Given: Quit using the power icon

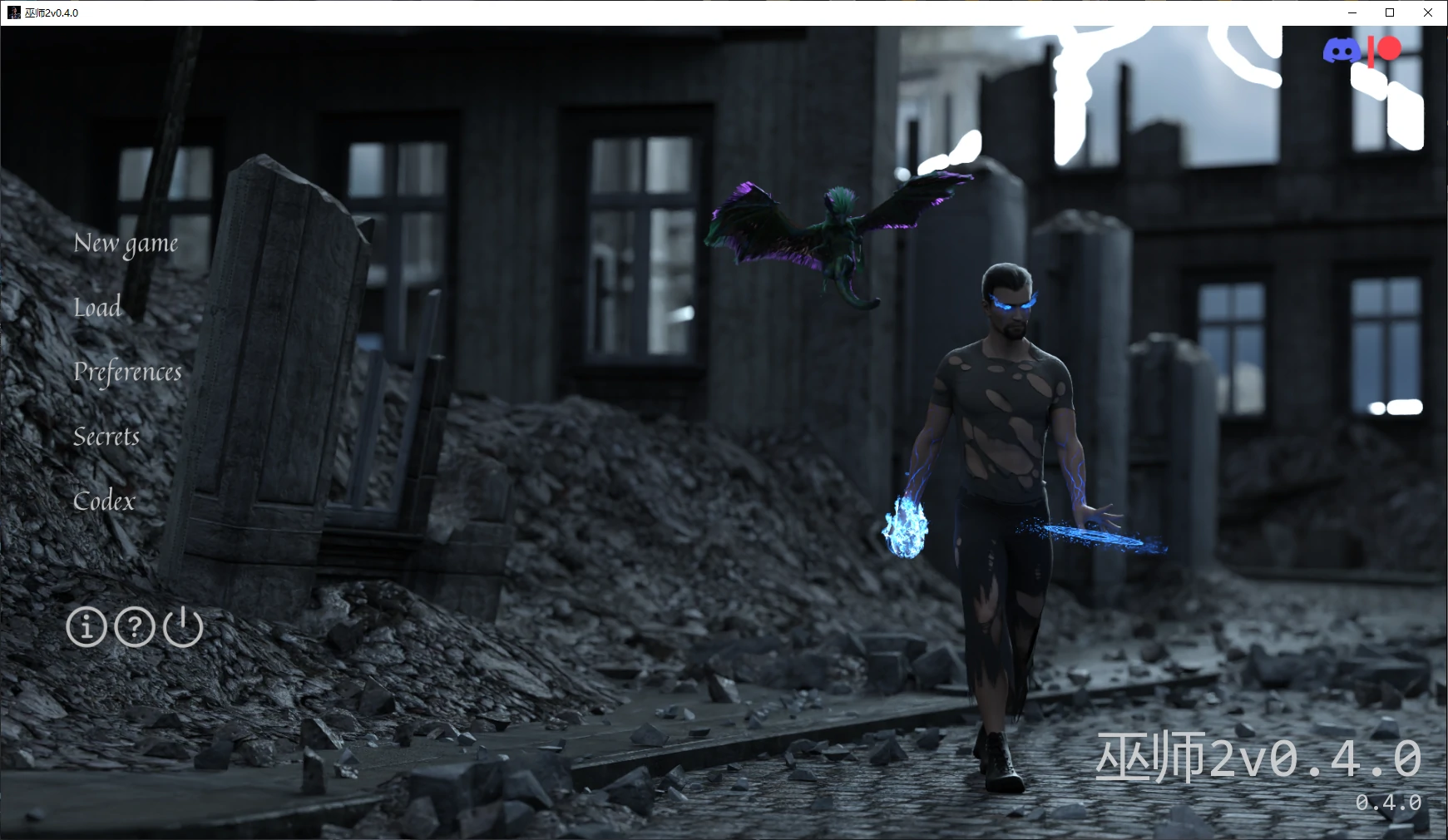Looking at the screenshot, I should (x=183, y=628).
